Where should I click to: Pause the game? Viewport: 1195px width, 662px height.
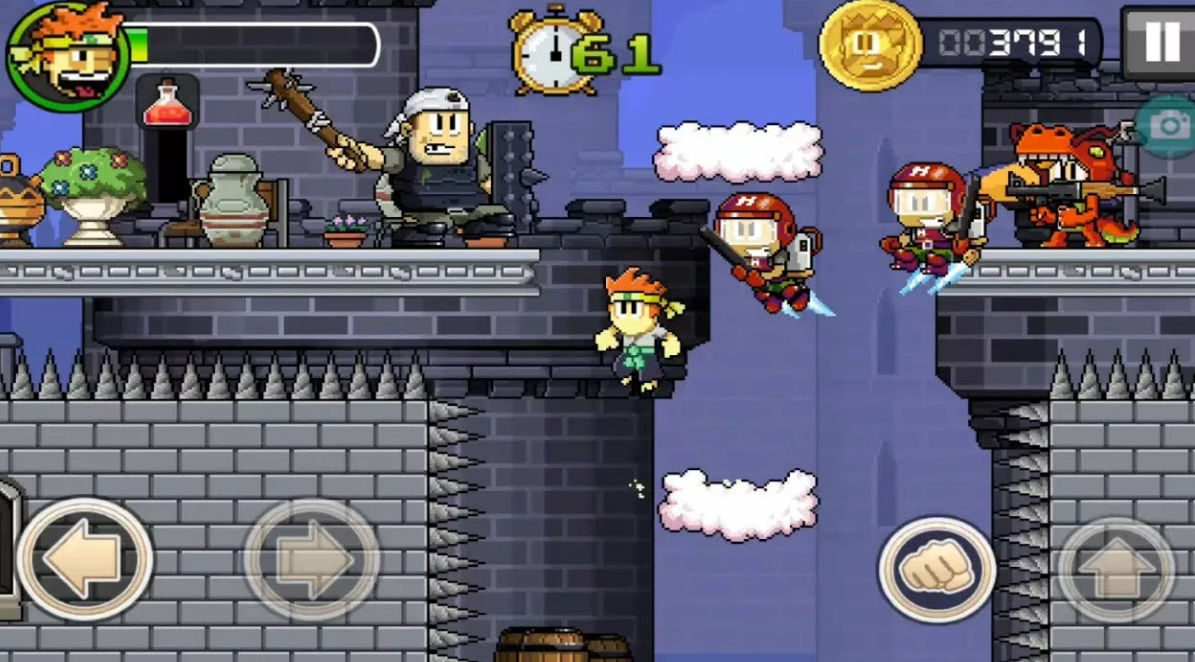(1160, 42)
